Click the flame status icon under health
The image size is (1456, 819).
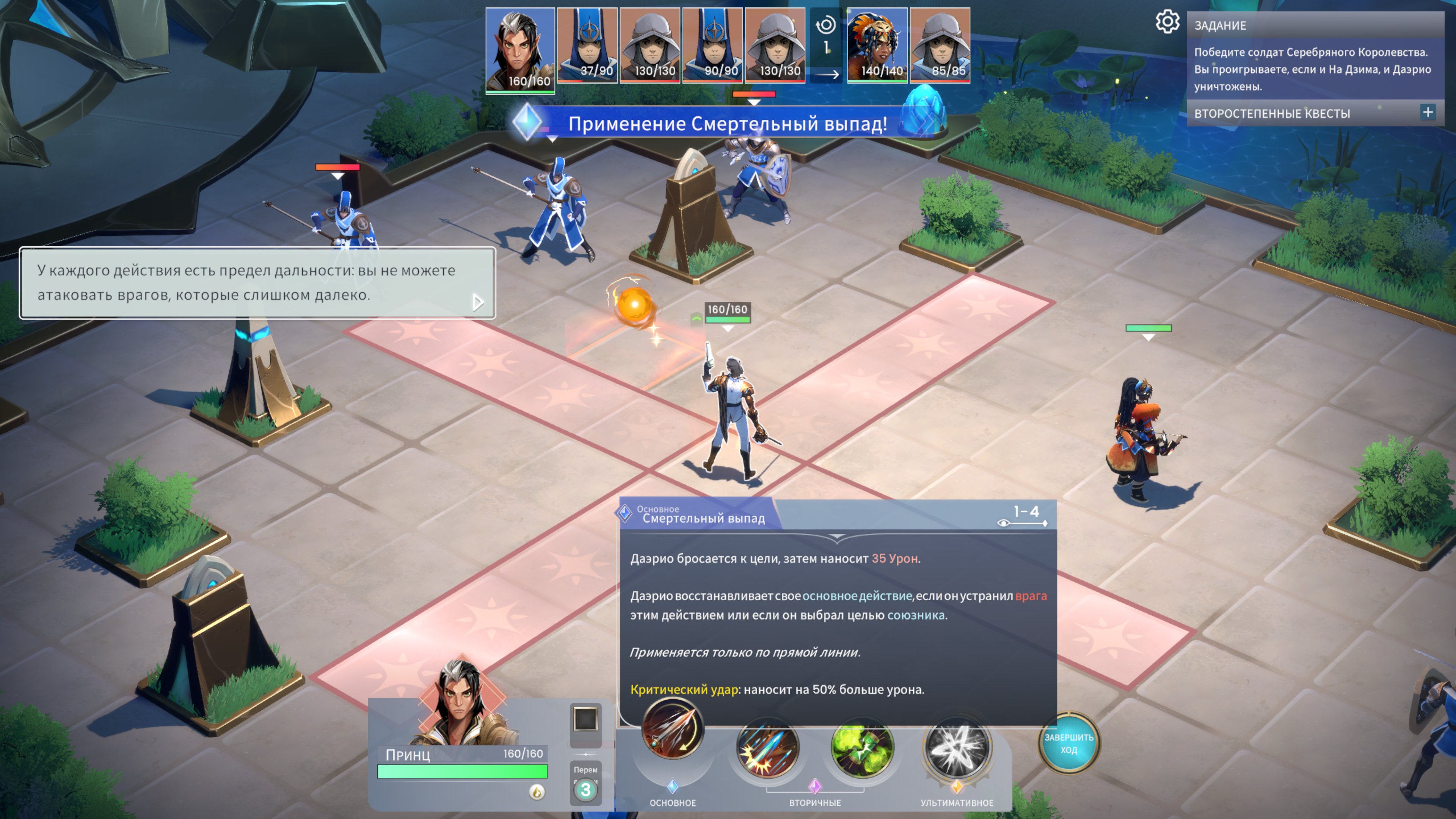point(537,792)
